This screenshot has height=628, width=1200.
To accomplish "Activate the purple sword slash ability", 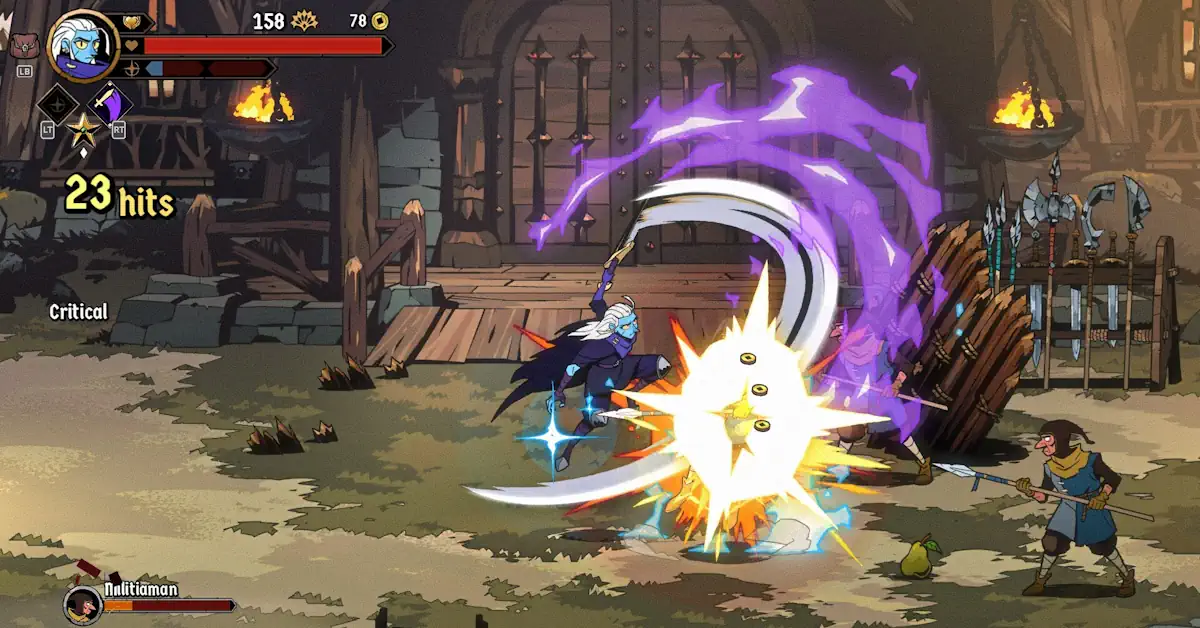I will (108, 104).
